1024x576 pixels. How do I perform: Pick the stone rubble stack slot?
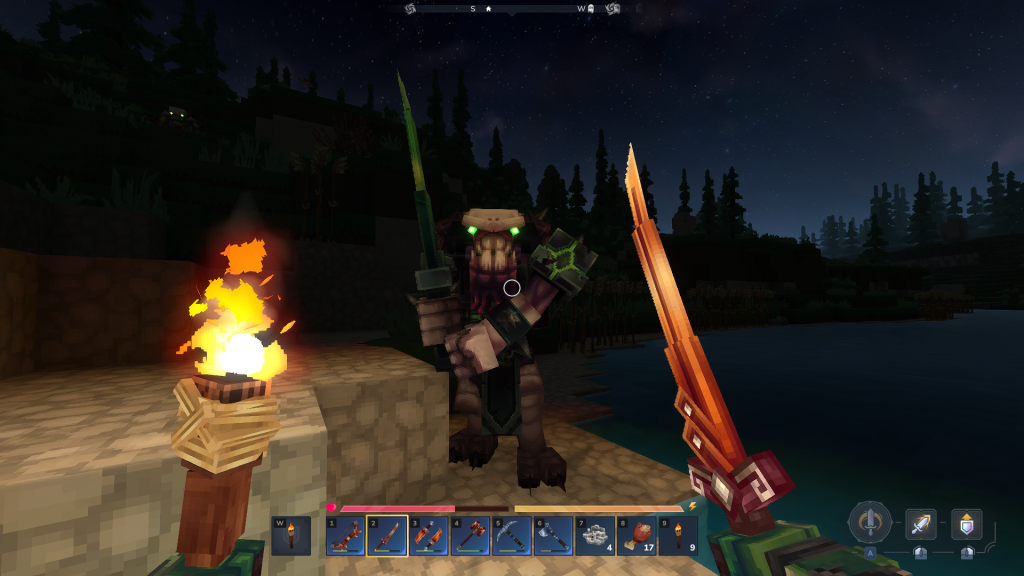594,535
